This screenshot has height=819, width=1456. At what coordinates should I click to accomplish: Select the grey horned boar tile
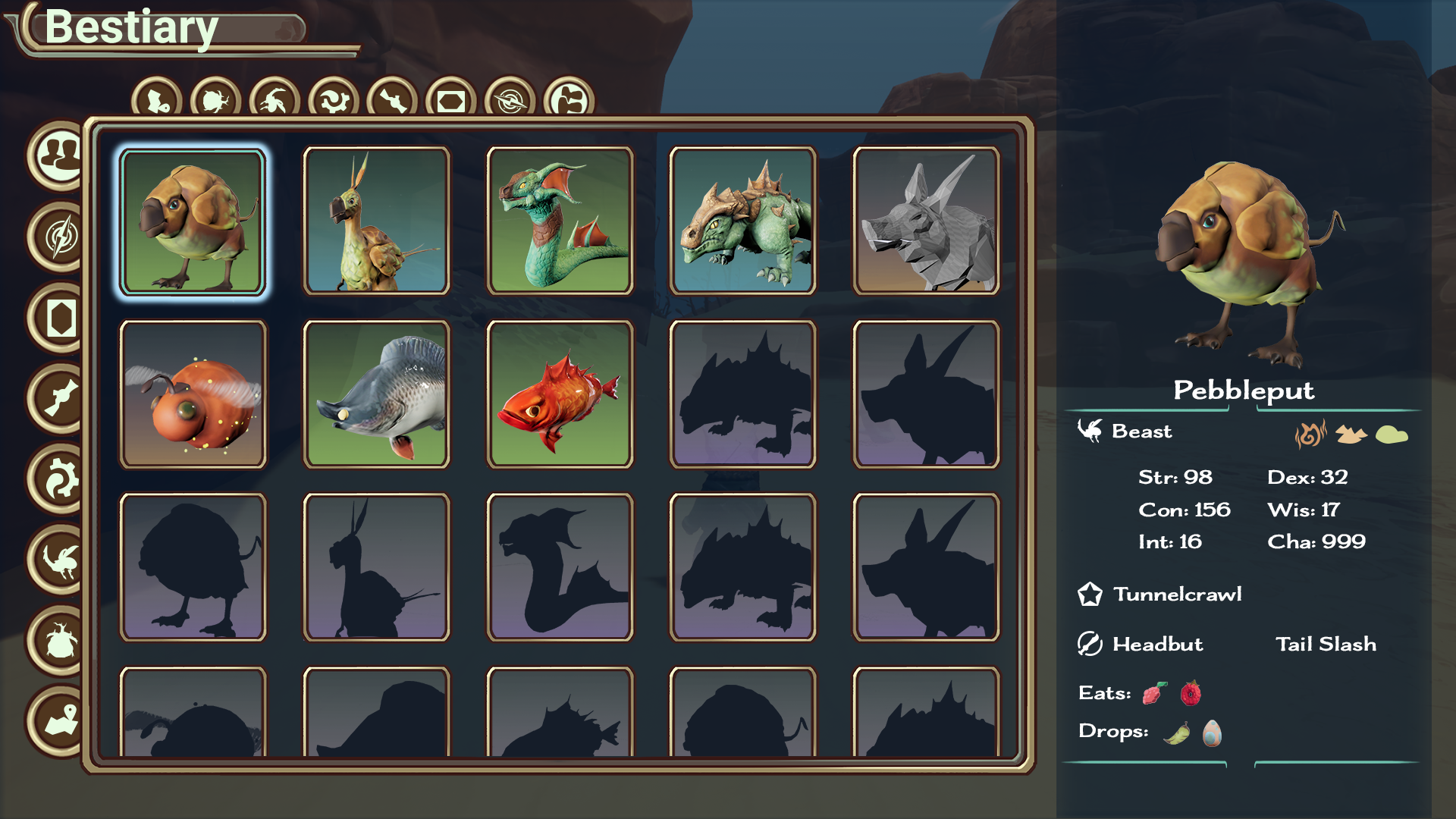[x=926, y=221]
